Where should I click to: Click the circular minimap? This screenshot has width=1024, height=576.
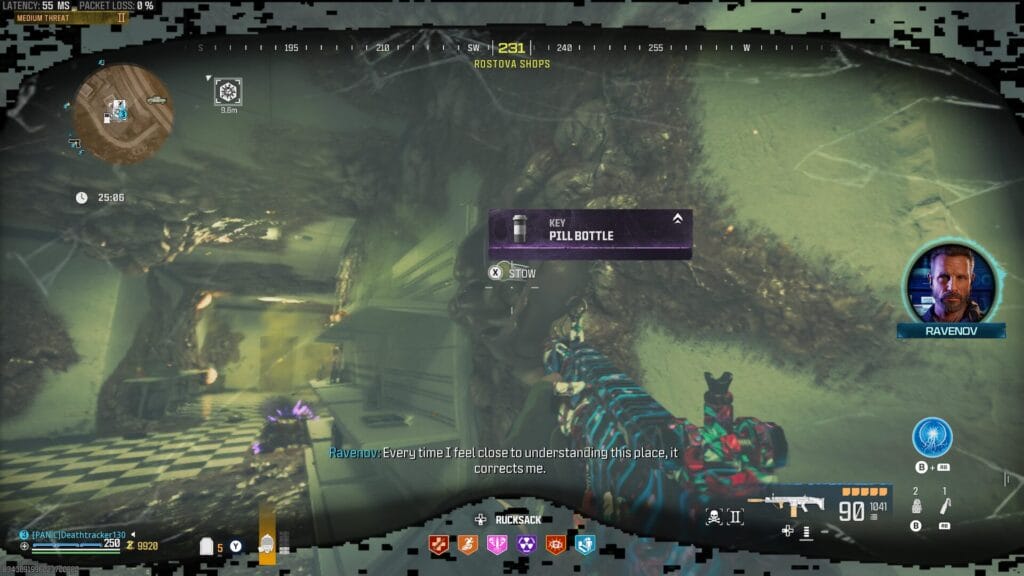click(123, 113)
